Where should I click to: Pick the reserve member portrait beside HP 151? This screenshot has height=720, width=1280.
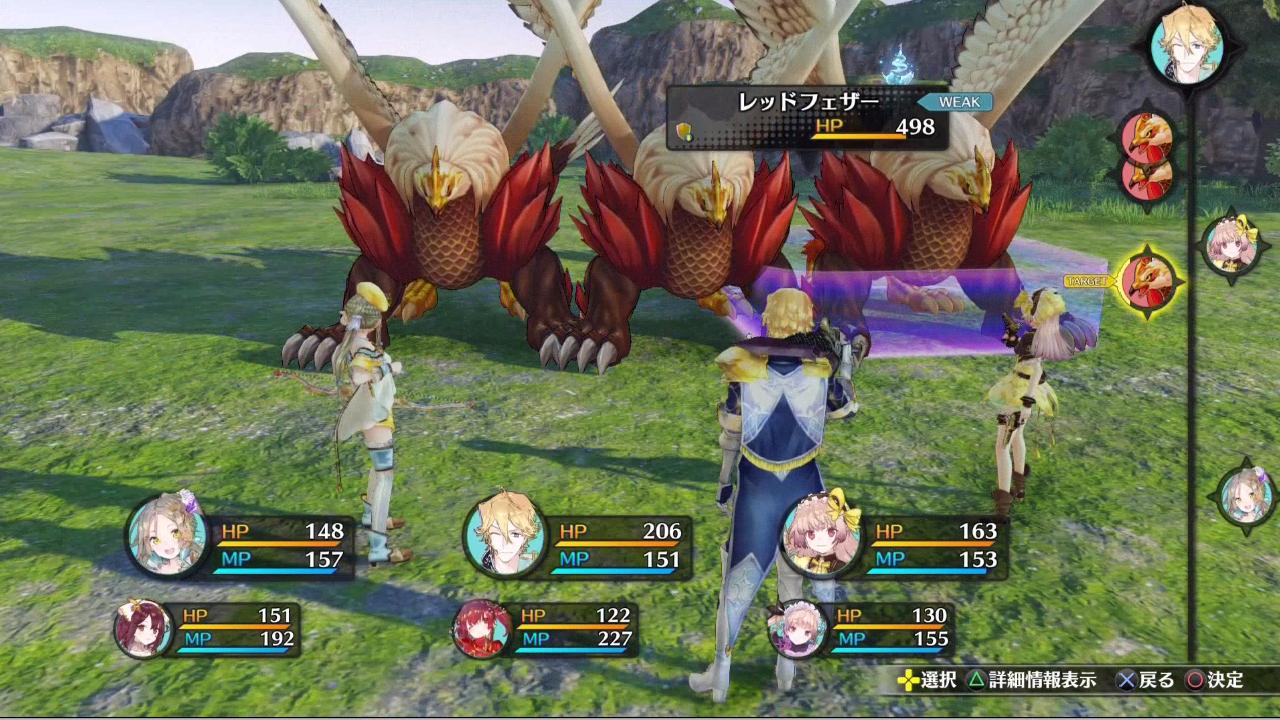(x=144, y=628)
